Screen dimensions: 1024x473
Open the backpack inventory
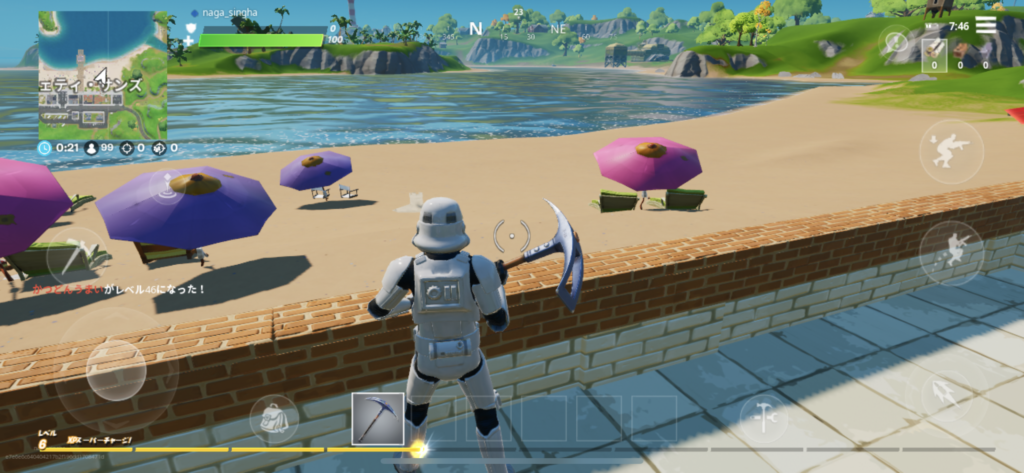click(x=273, y=419)
